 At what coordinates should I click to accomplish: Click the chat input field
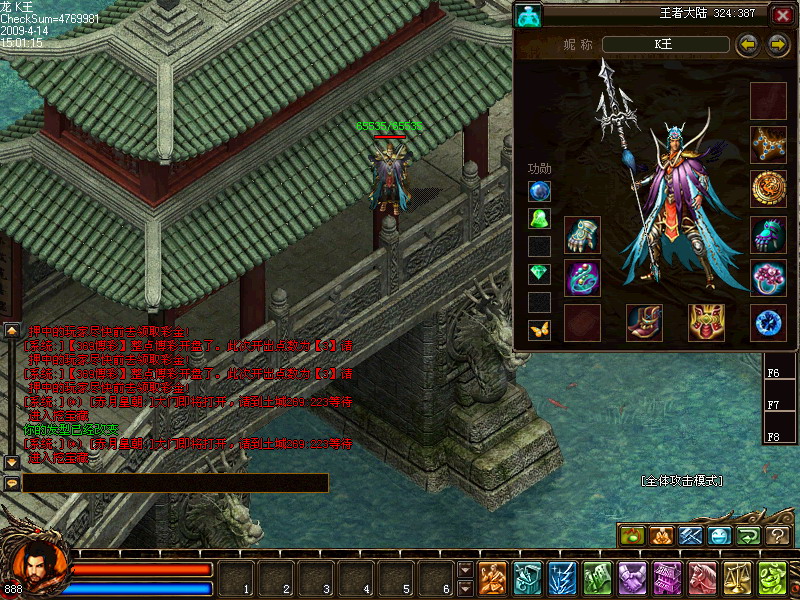pyautogui.click(x=175, y=483)
